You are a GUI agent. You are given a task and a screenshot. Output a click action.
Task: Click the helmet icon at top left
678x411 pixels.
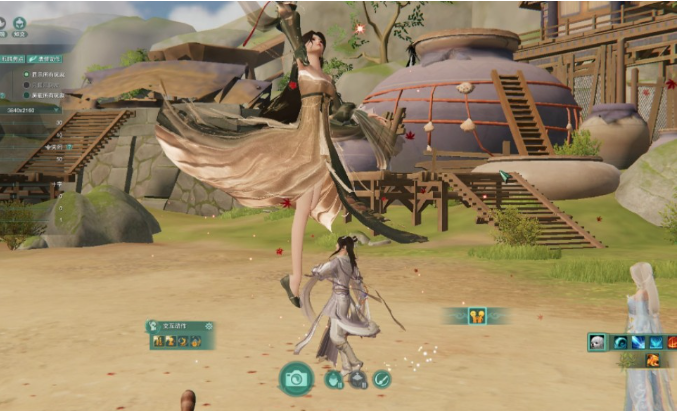point(21,21)
